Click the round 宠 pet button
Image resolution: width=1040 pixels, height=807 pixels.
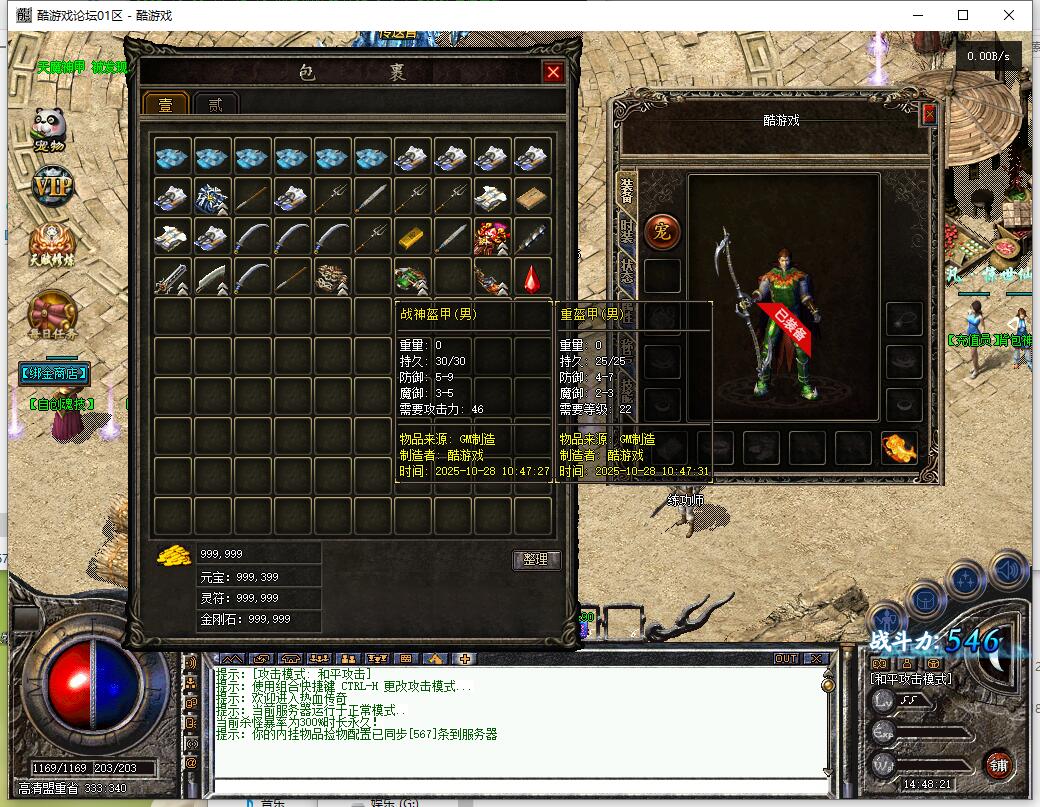pyautogui.click(x=661, y=231)
